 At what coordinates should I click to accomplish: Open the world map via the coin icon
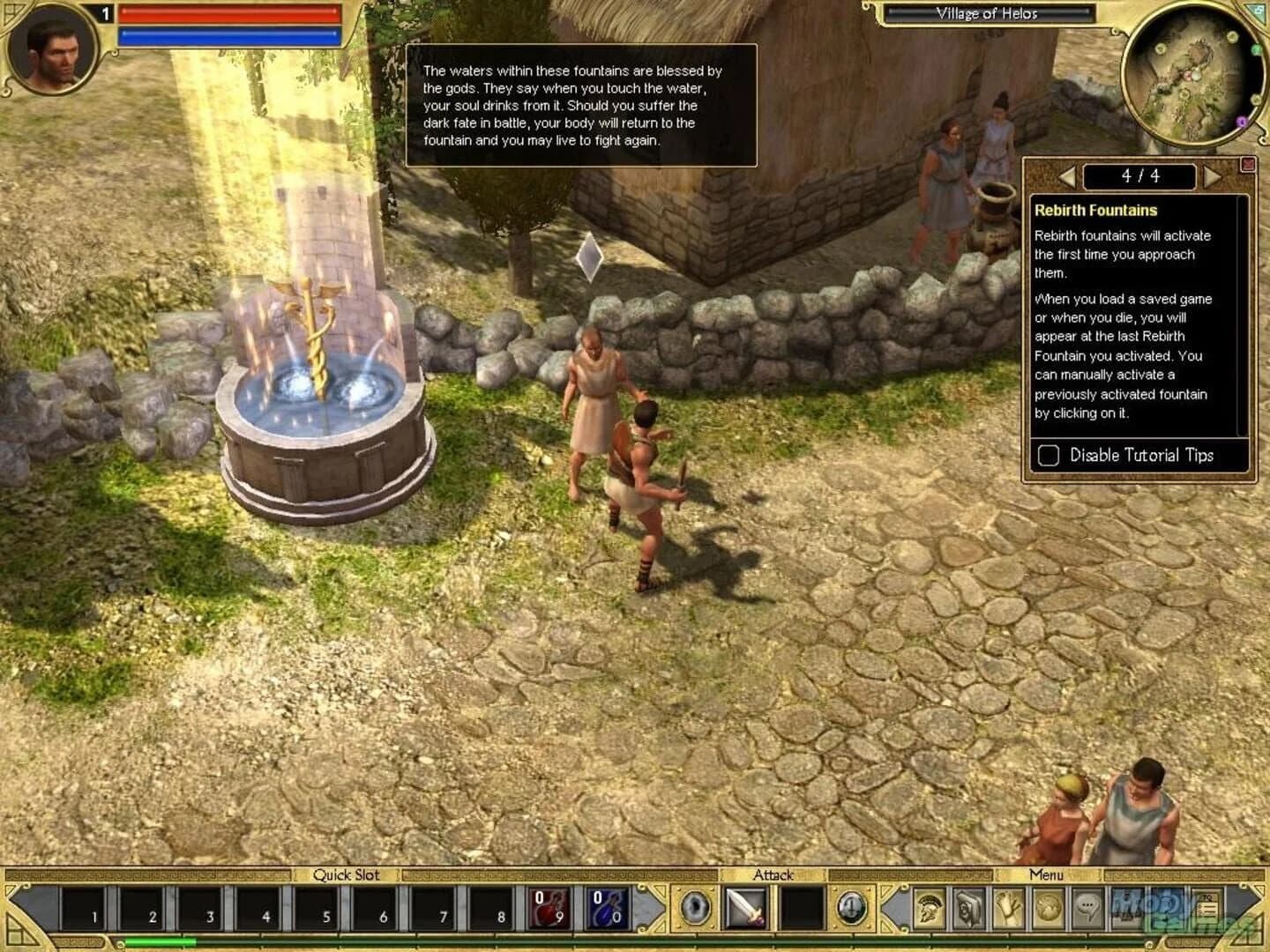click(x=1050, y=906)
